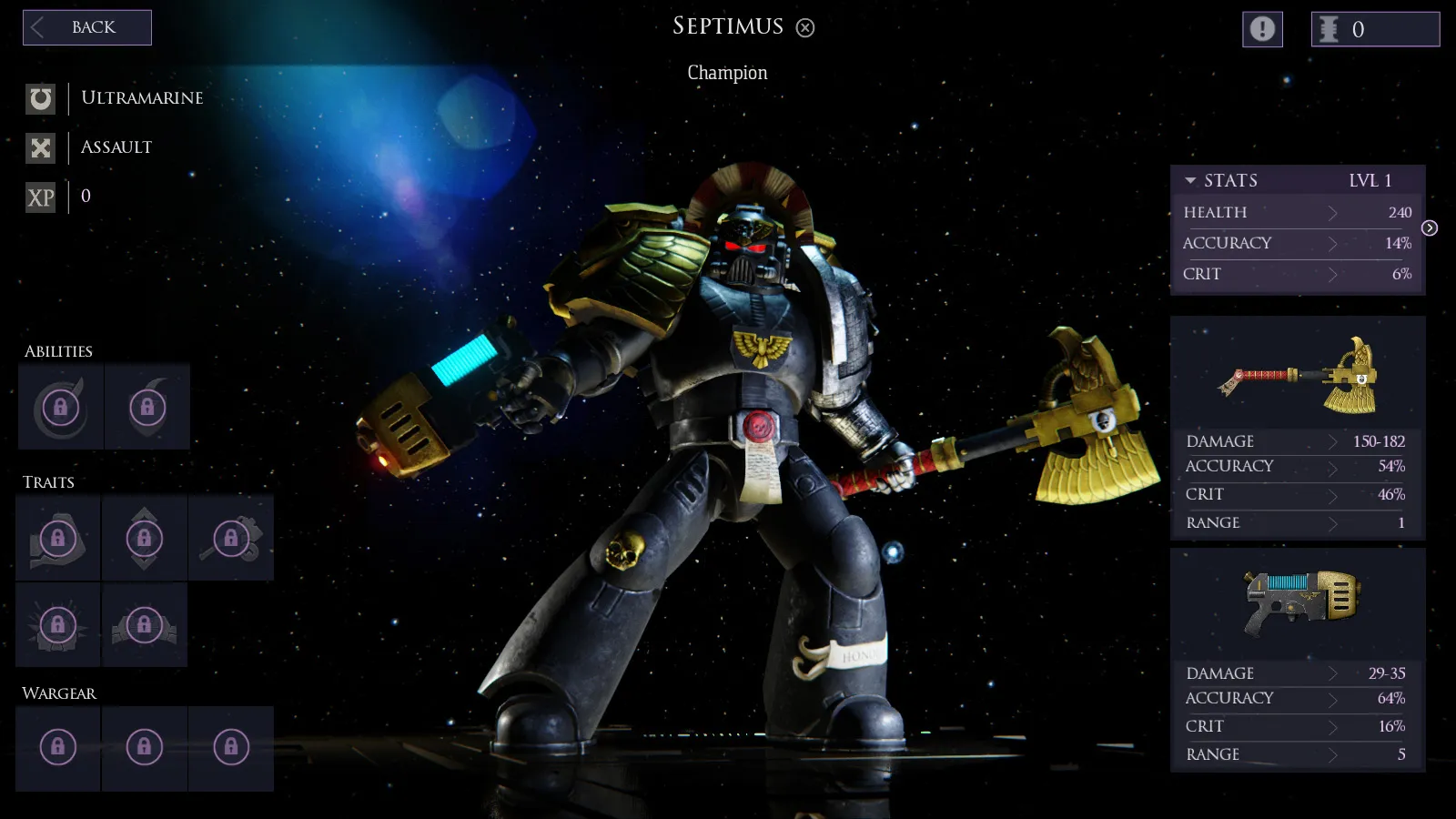Open the currency counter showing 0
1456x819 pixels.
[1375, 29]
